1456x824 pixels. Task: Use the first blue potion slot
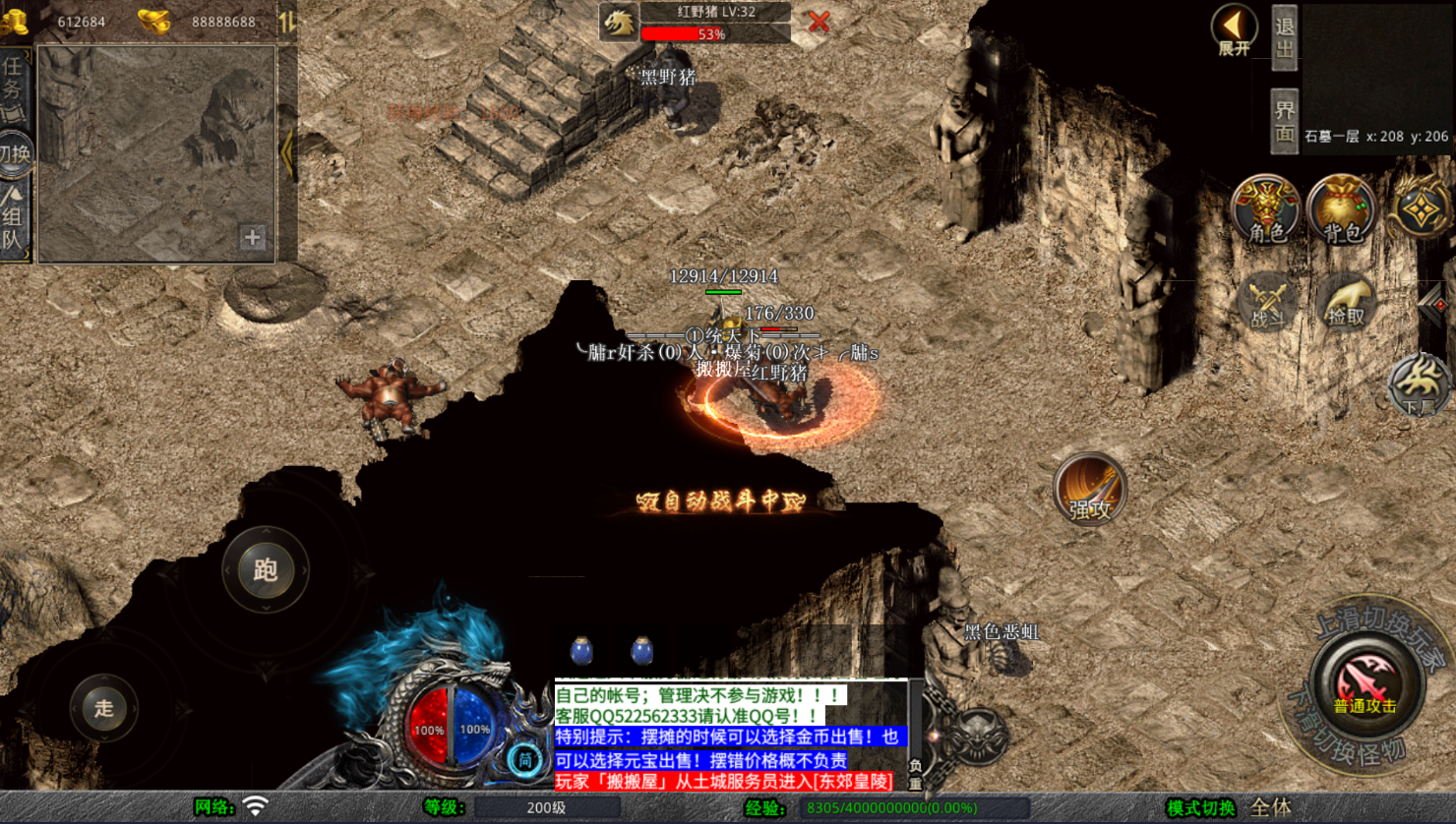point(581,651)
